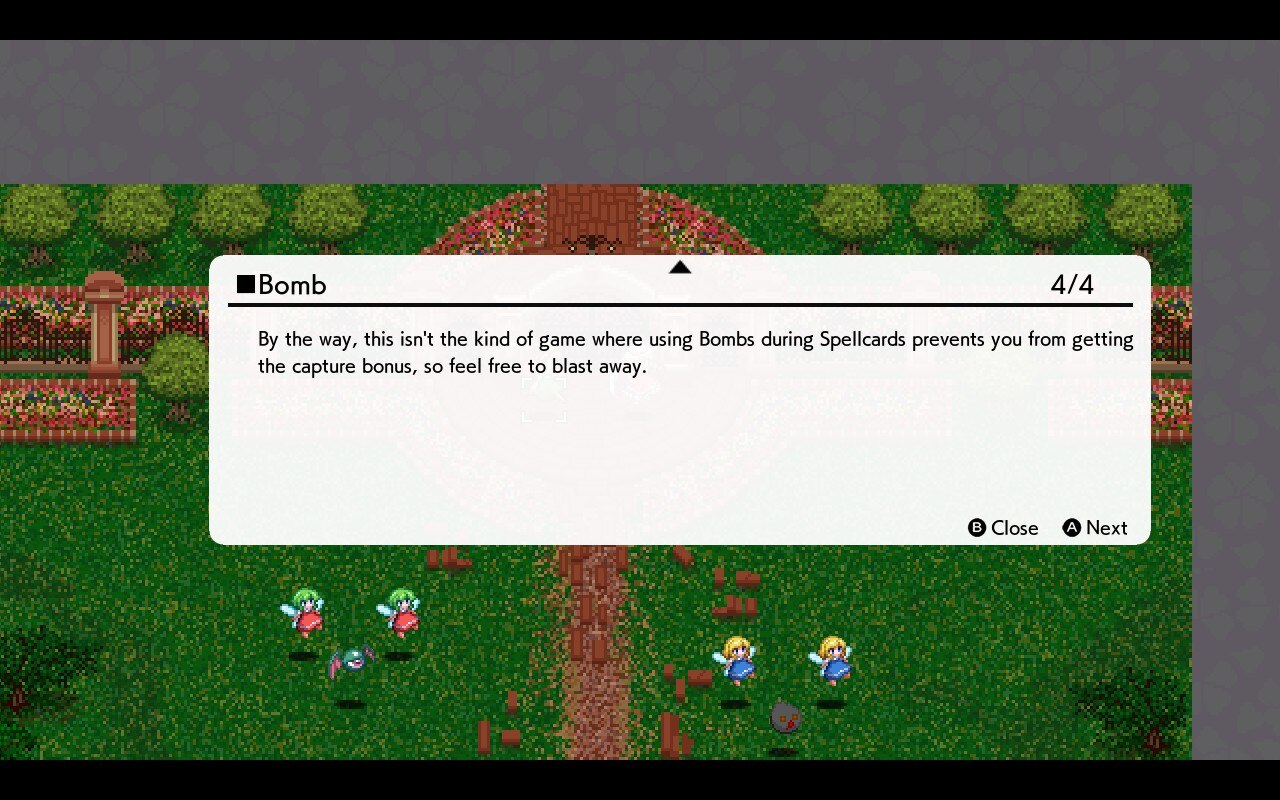Select the rightmost blonde fairy sprite
1280x800 pixels.
click(835, 662)
